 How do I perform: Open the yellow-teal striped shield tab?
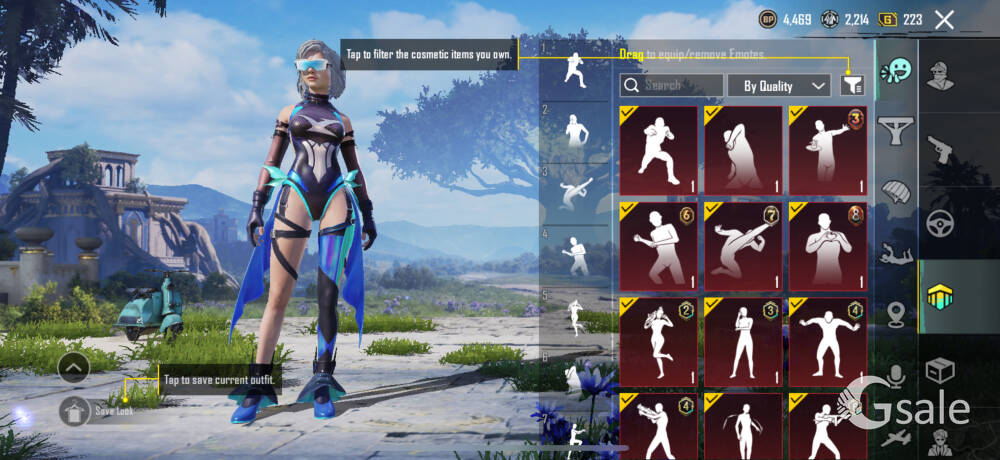[x=940, y=296]
